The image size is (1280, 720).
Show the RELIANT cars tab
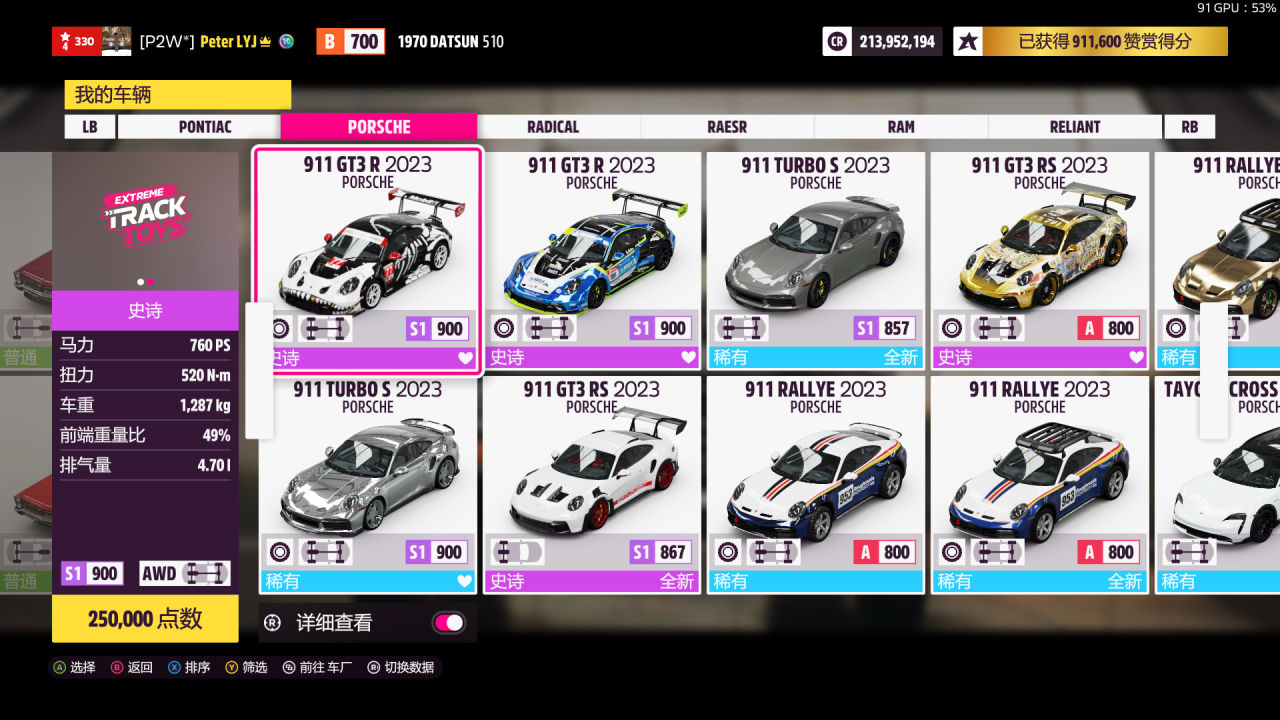tap(1075, 127)
